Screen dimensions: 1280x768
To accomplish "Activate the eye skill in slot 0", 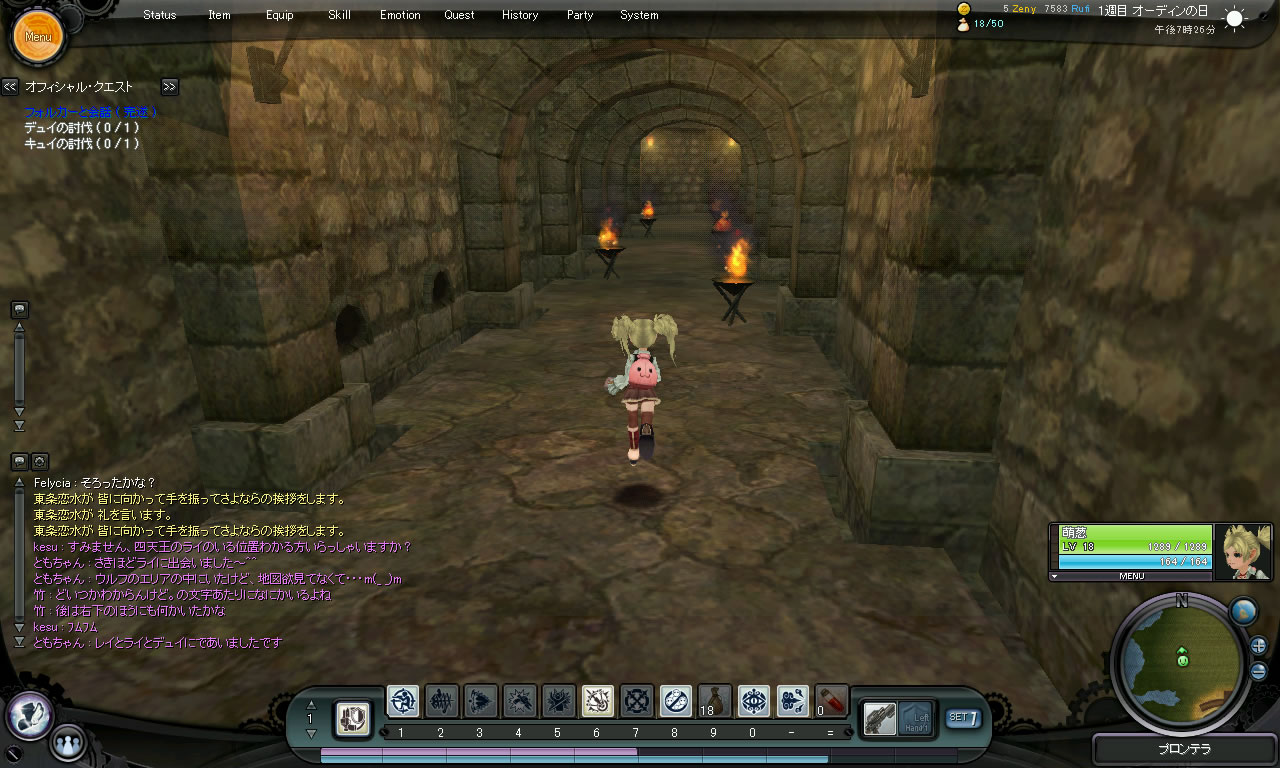I will (x=754, y=701).
